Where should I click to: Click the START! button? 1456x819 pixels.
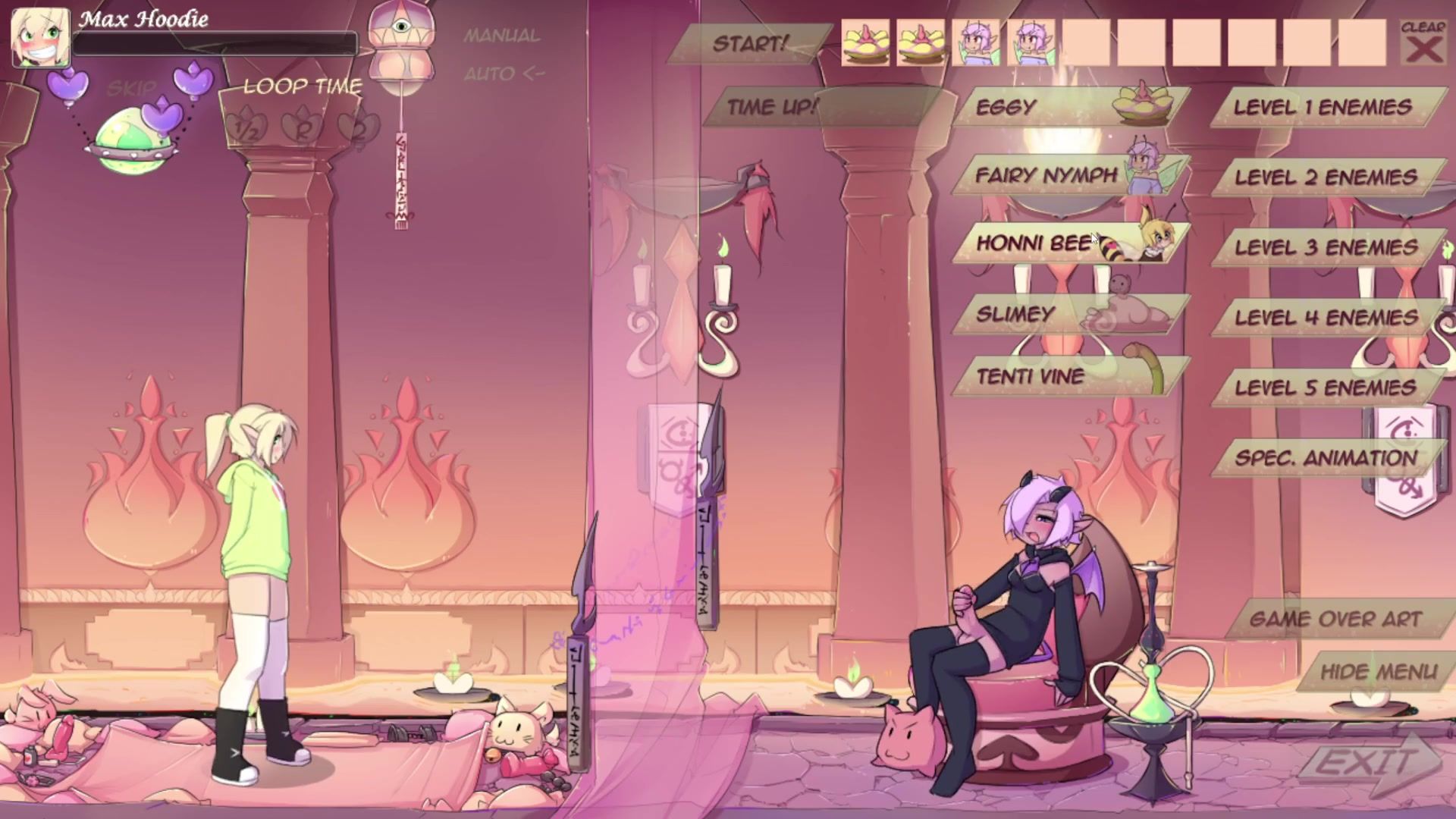tap(749, 44)
